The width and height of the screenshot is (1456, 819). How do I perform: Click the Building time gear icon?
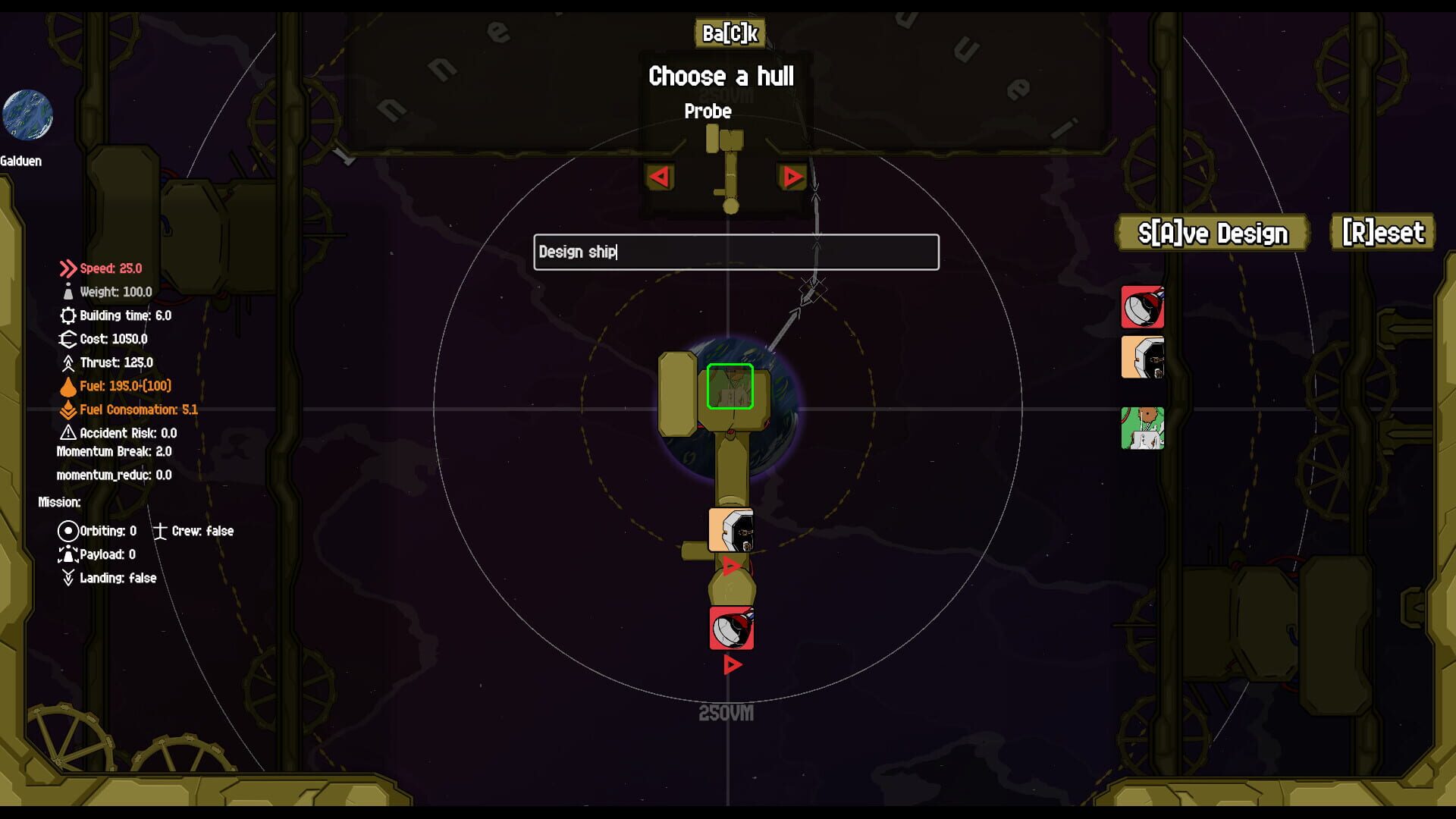click(x=67, y=315)
